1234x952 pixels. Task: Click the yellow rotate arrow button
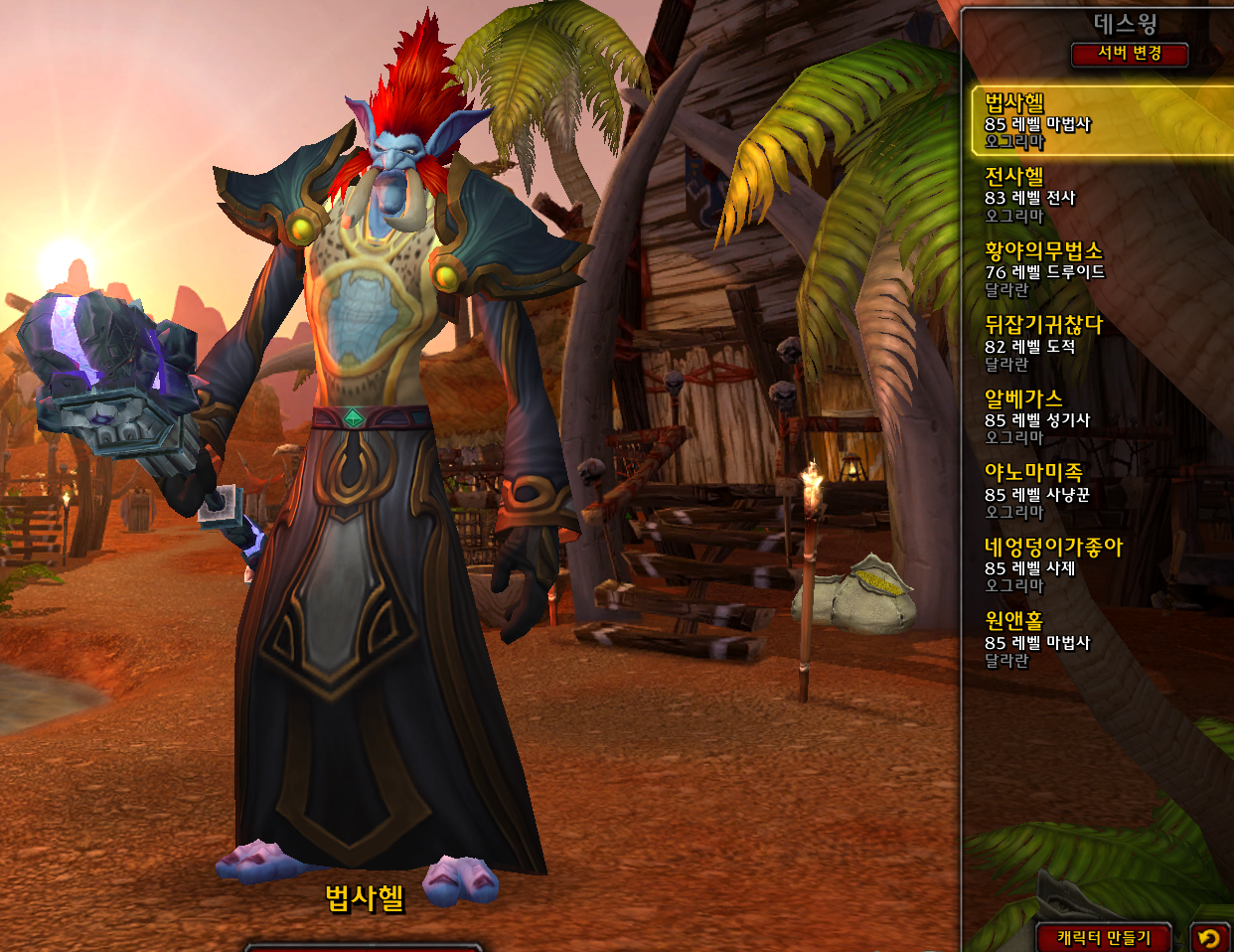(x=1208, y=937)
